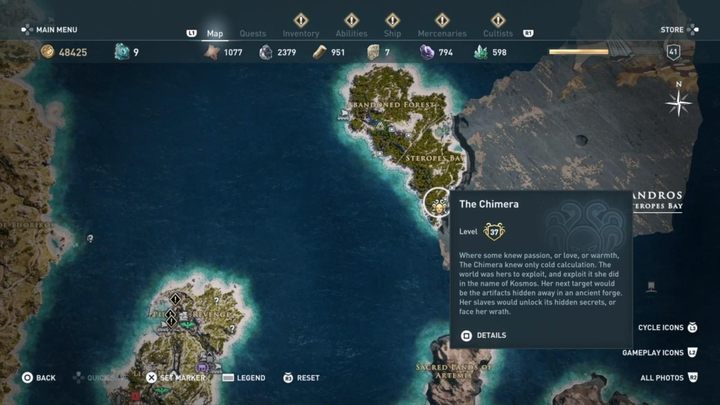
Task: Open the Inventory tab
Action: tap(301, 33)
